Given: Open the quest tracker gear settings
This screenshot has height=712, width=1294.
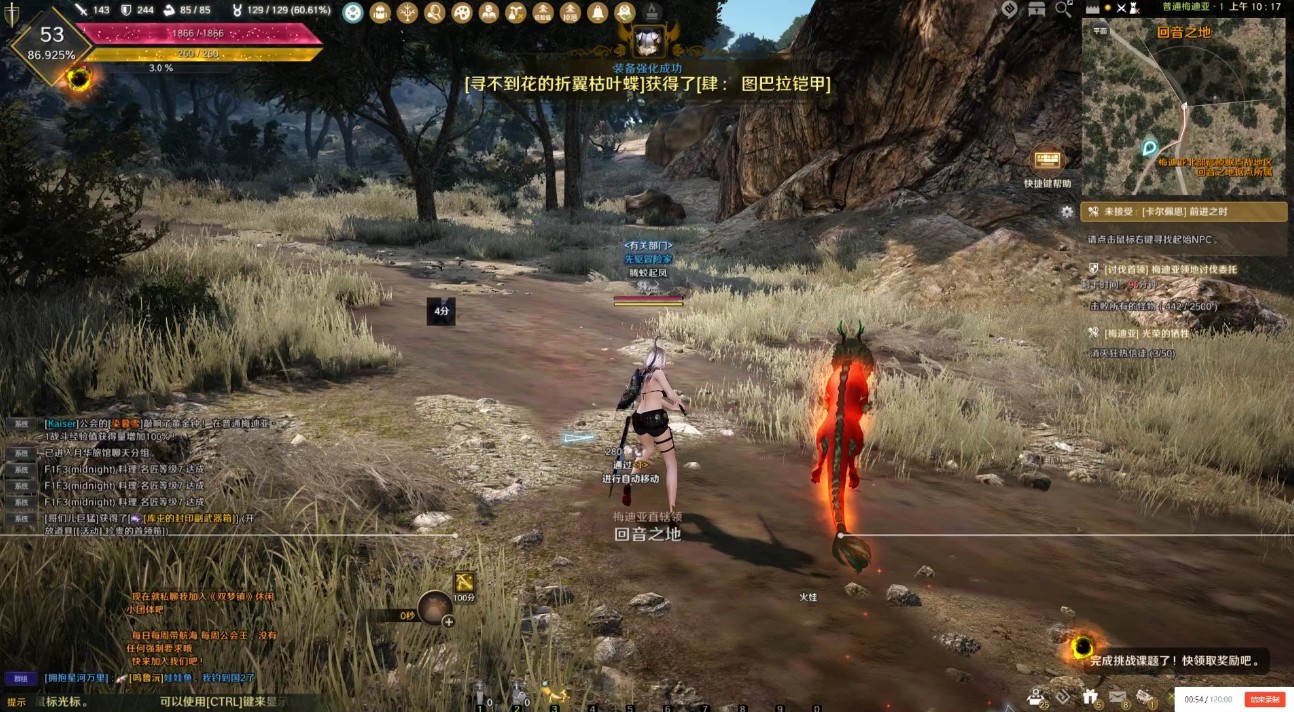Looking at the screenshot, I should pos(1067,212).
